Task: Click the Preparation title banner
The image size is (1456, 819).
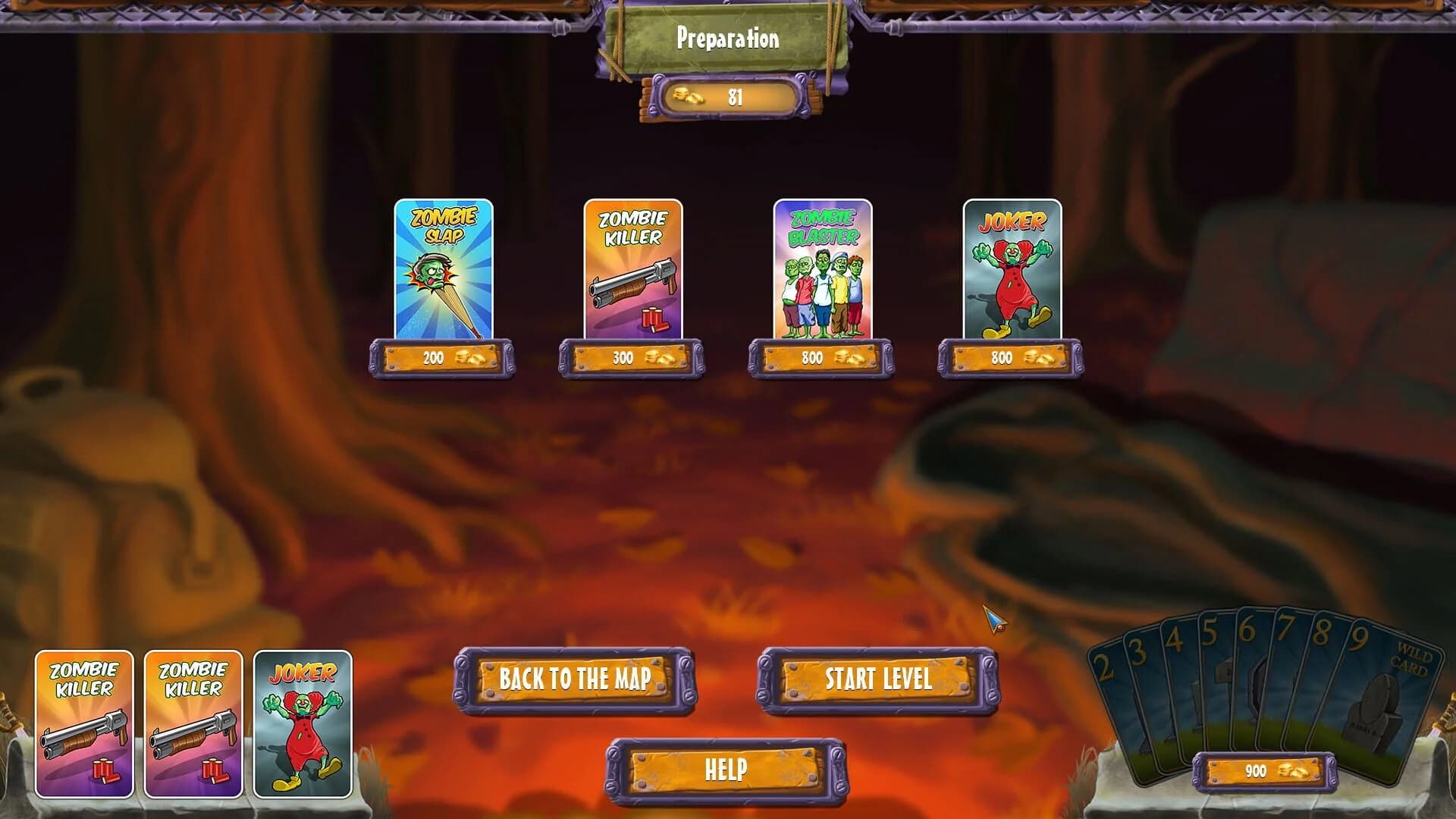Action: pyautogui.click(x=726, y=38)
